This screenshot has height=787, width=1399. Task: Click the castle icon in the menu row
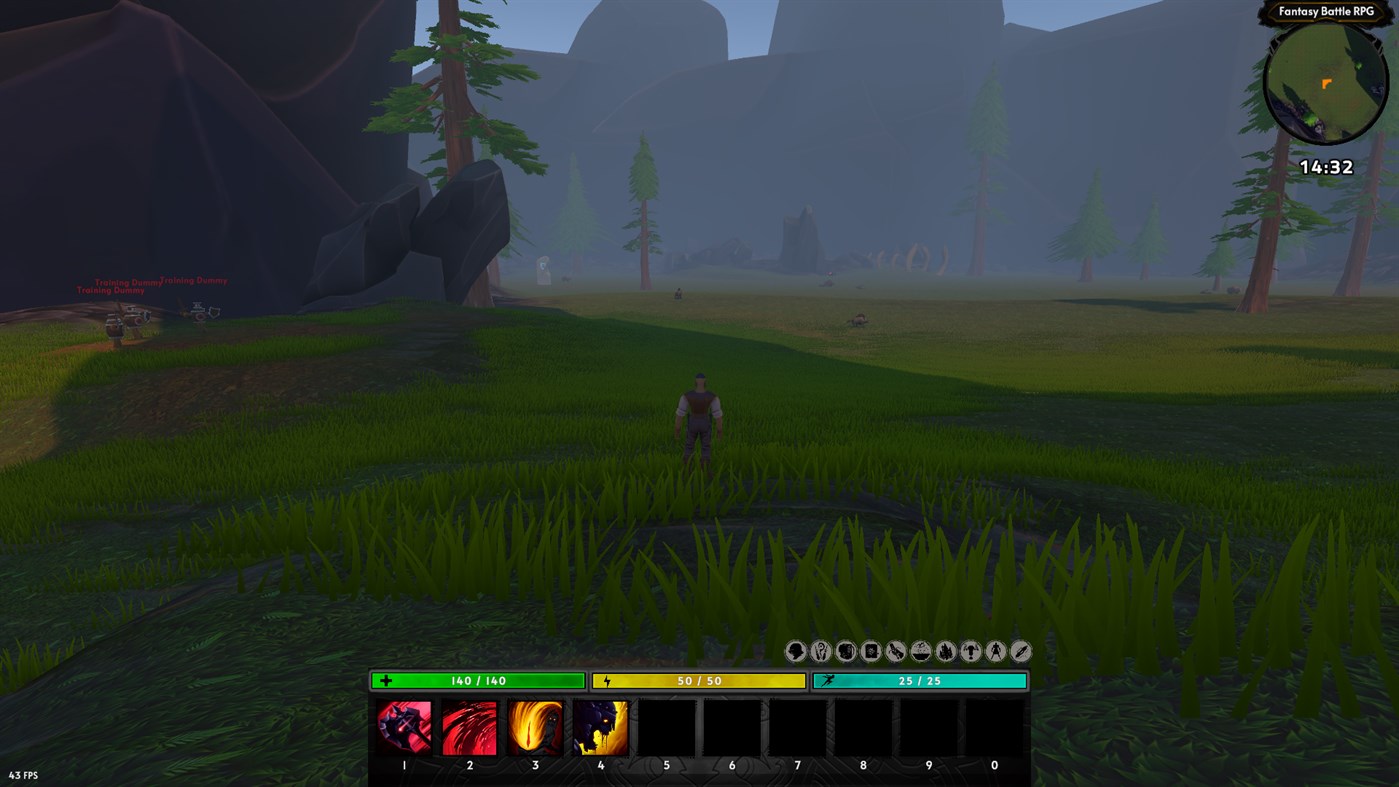(x=943, y=650)
